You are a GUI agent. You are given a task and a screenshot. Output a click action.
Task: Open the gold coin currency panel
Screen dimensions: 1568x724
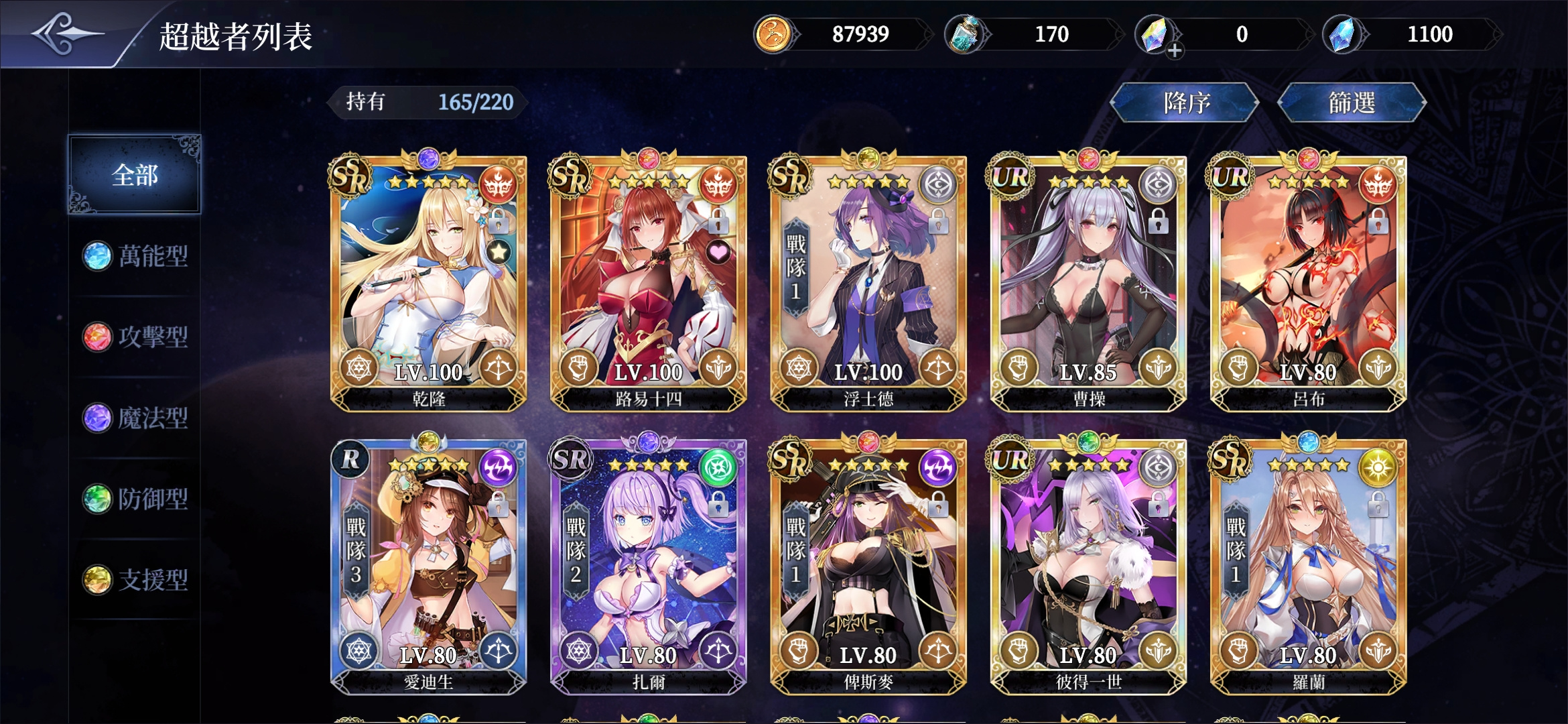[774, 35]
